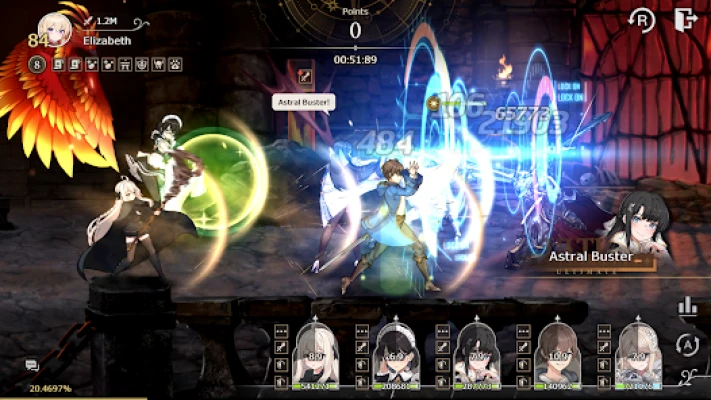Open the chat bubble icon
Viewport: 711px width, 400px height.
click(33, 366)
